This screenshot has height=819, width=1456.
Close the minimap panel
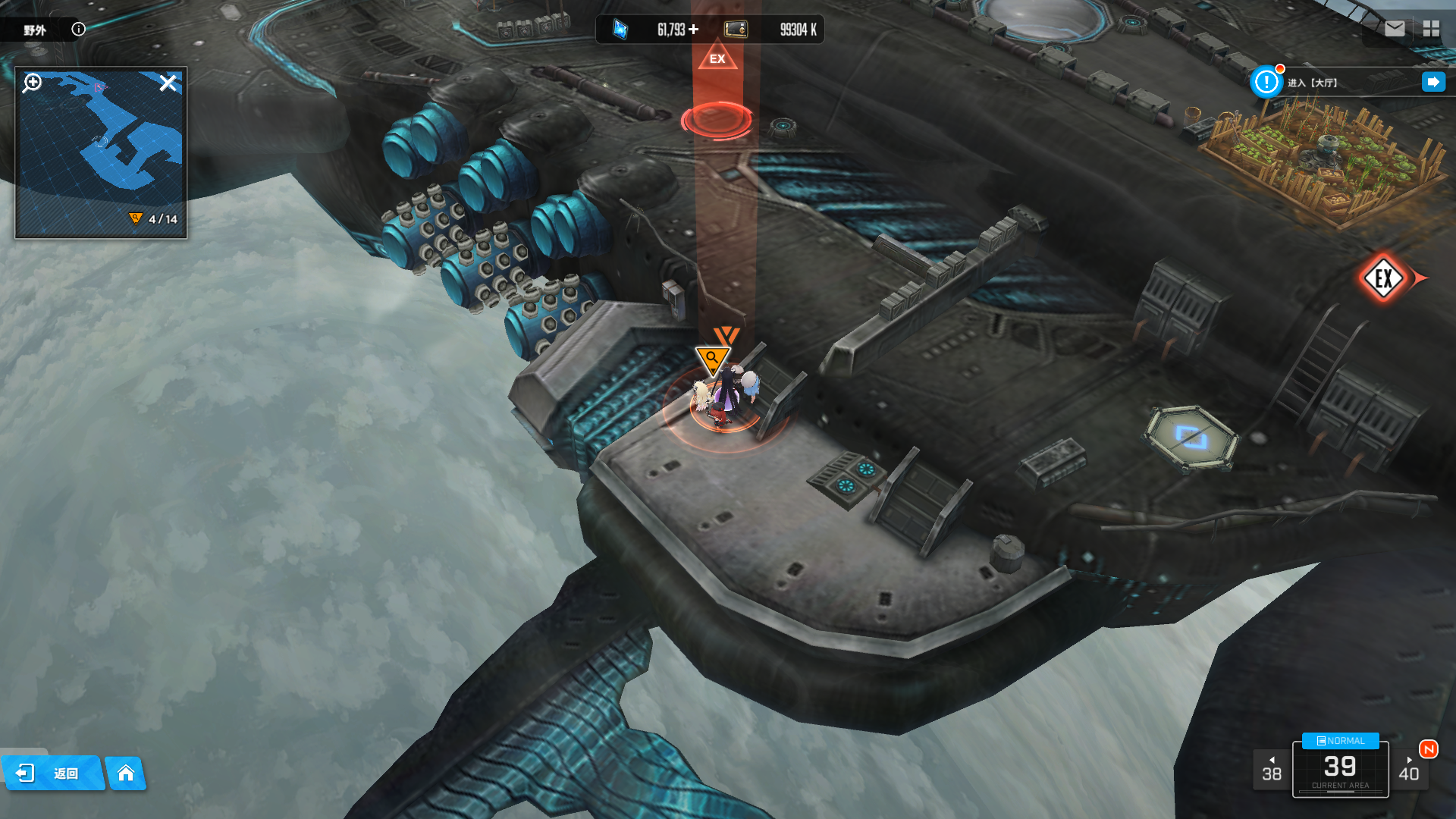(168, 83)
